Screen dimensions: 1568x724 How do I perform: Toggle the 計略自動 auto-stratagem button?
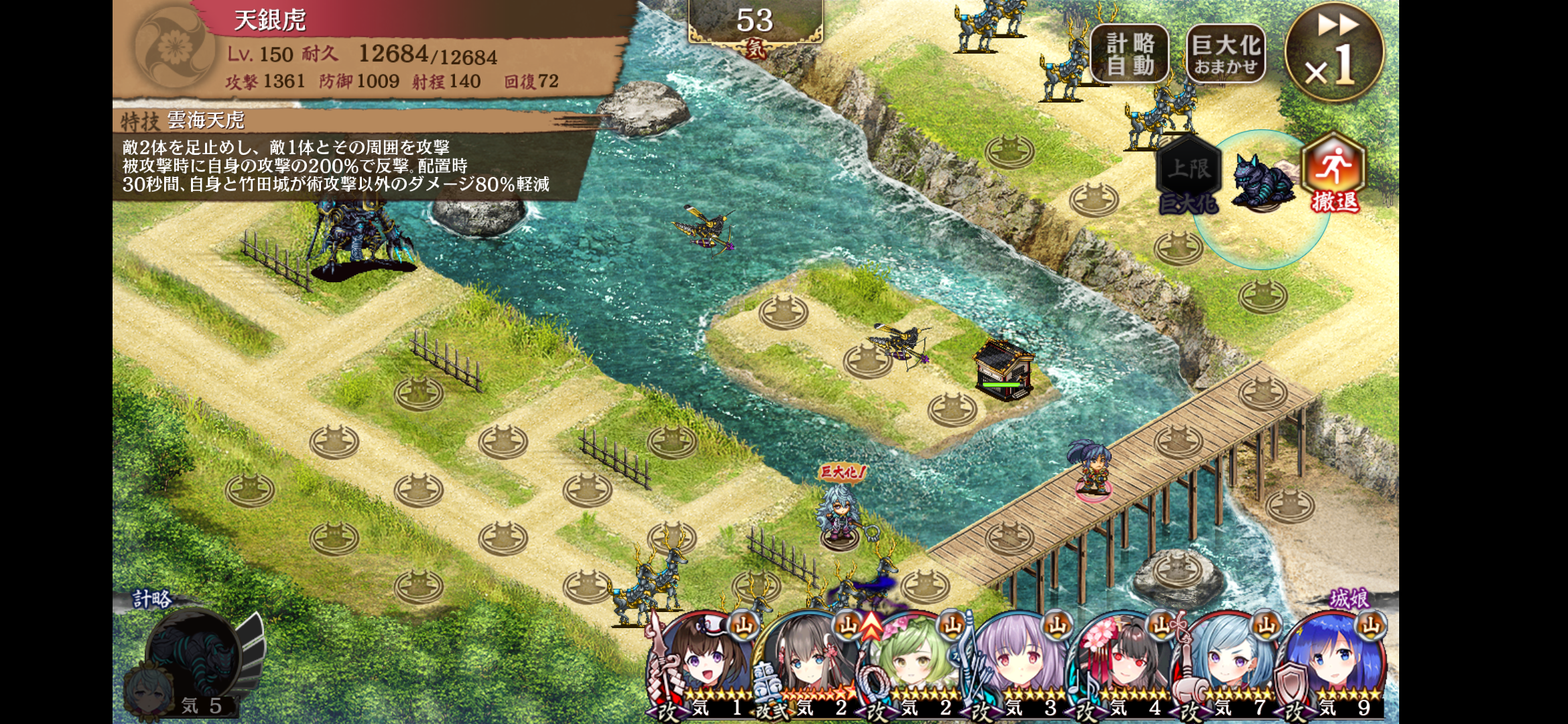coord(1130,54)
